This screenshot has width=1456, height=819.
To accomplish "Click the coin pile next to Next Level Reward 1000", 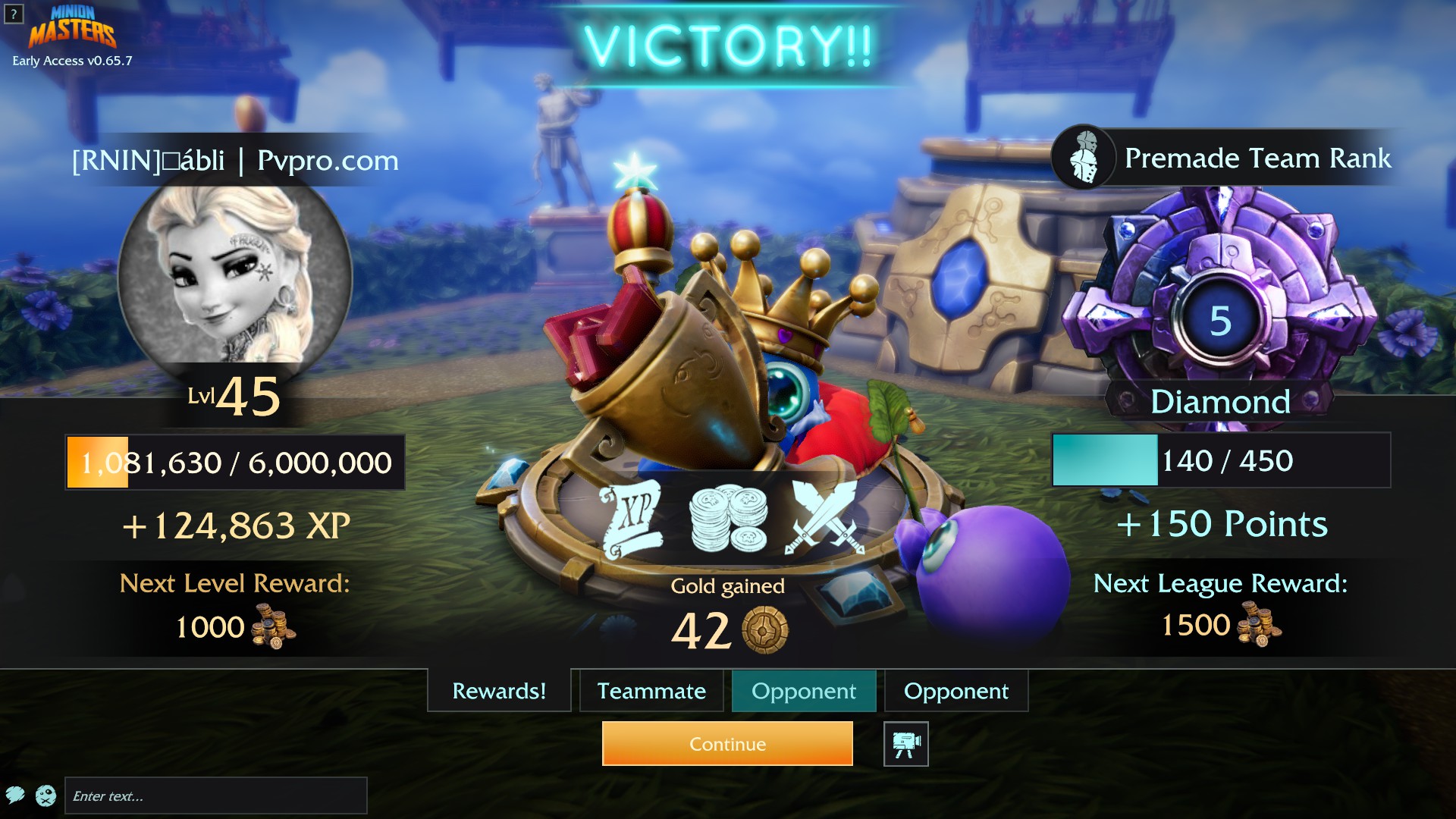I will 271,627.
